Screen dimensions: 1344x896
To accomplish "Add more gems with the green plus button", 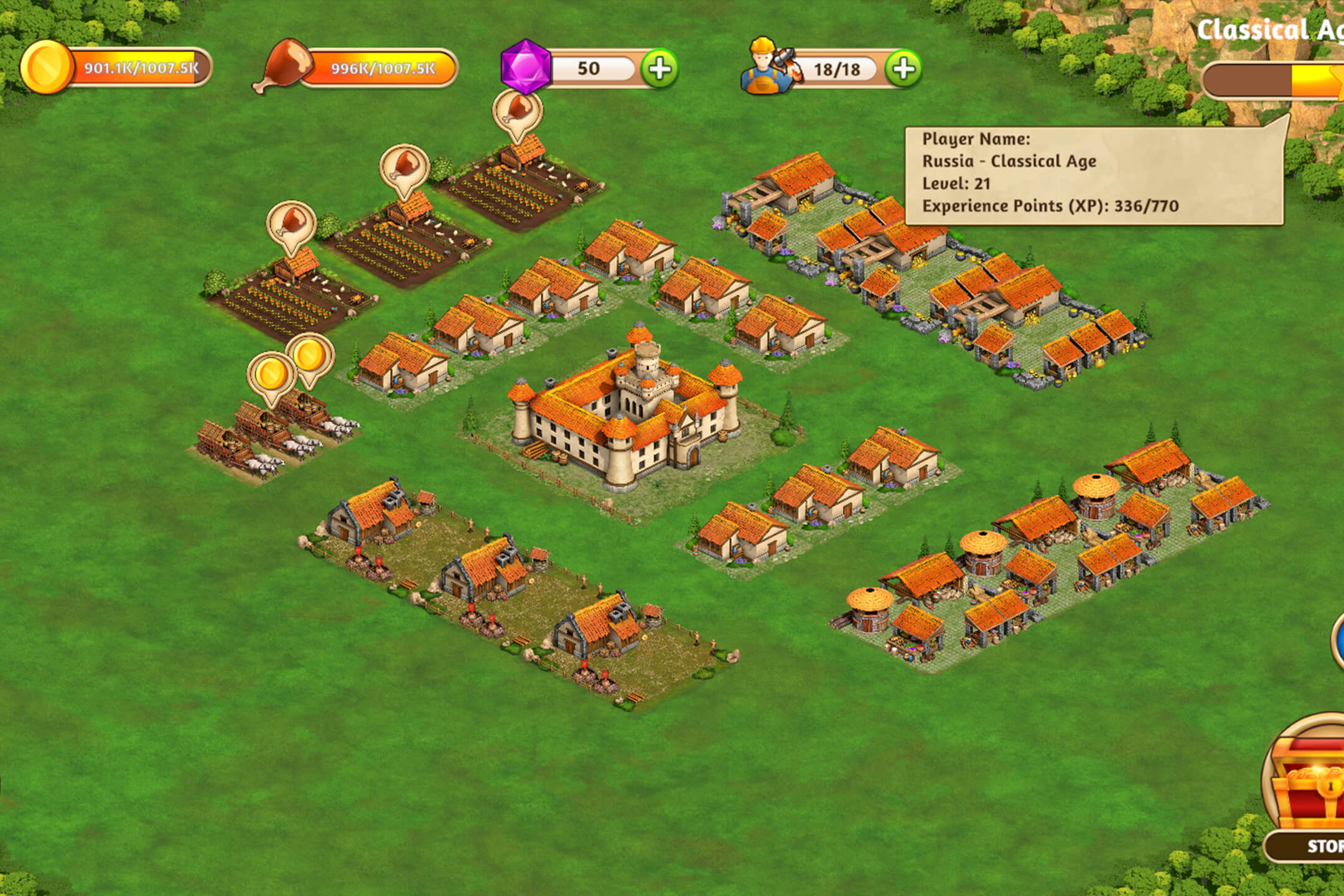I will 660,68.
